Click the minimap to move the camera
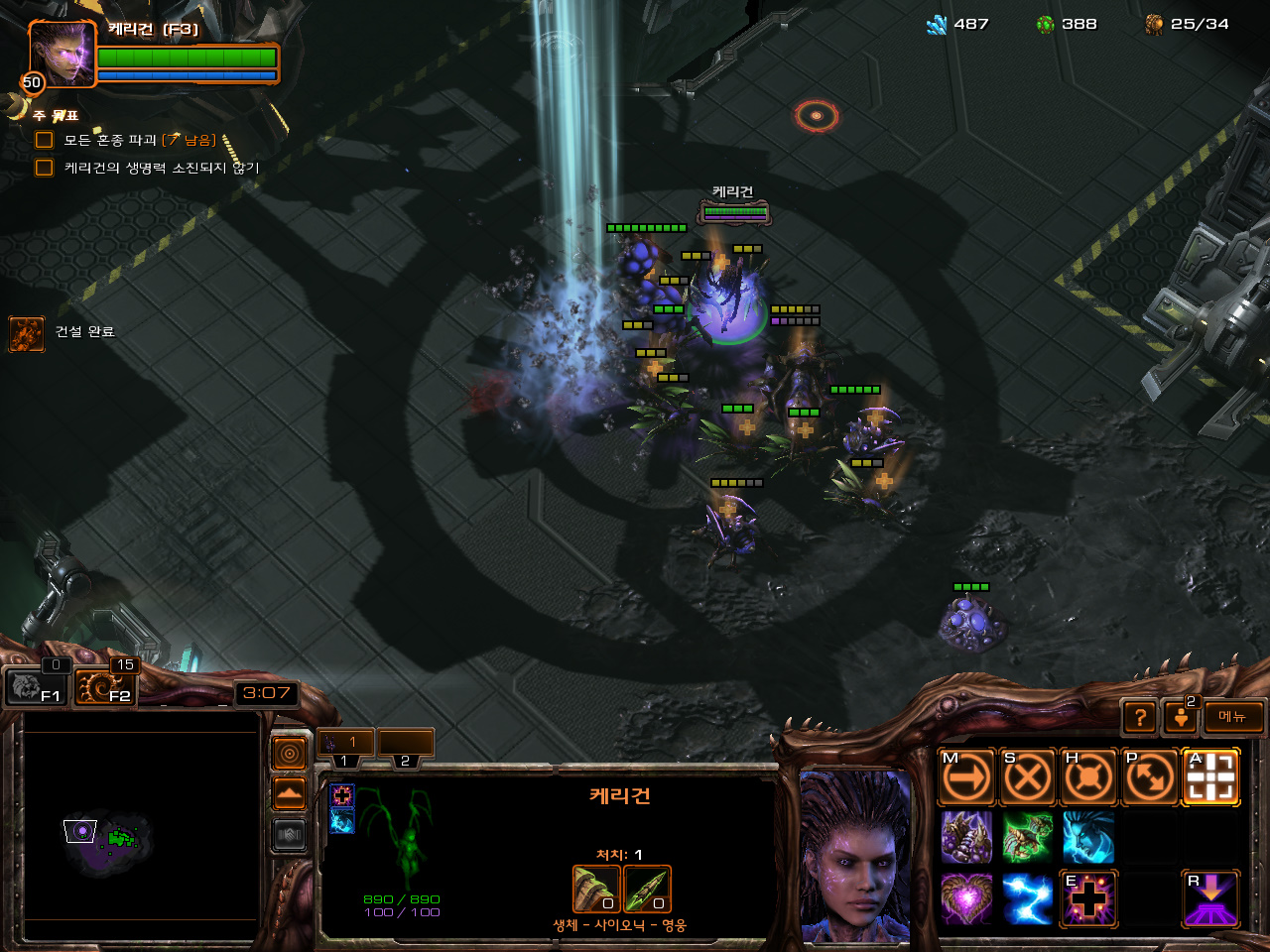This screenshot has height=952, width=1270. (x=141, y=831)
